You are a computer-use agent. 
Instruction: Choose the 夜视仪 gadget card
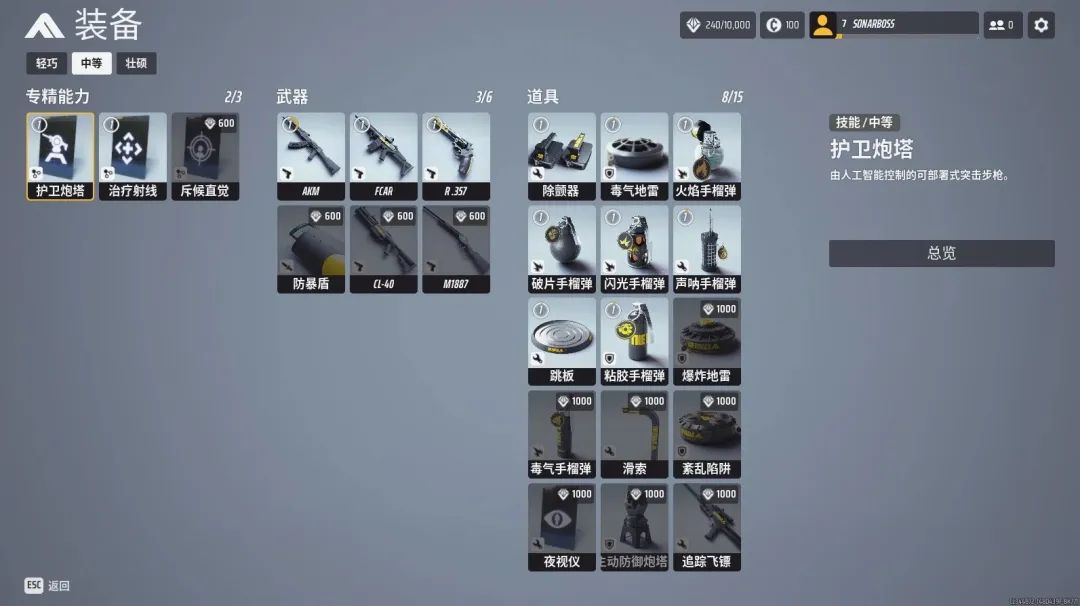(562, 527)
